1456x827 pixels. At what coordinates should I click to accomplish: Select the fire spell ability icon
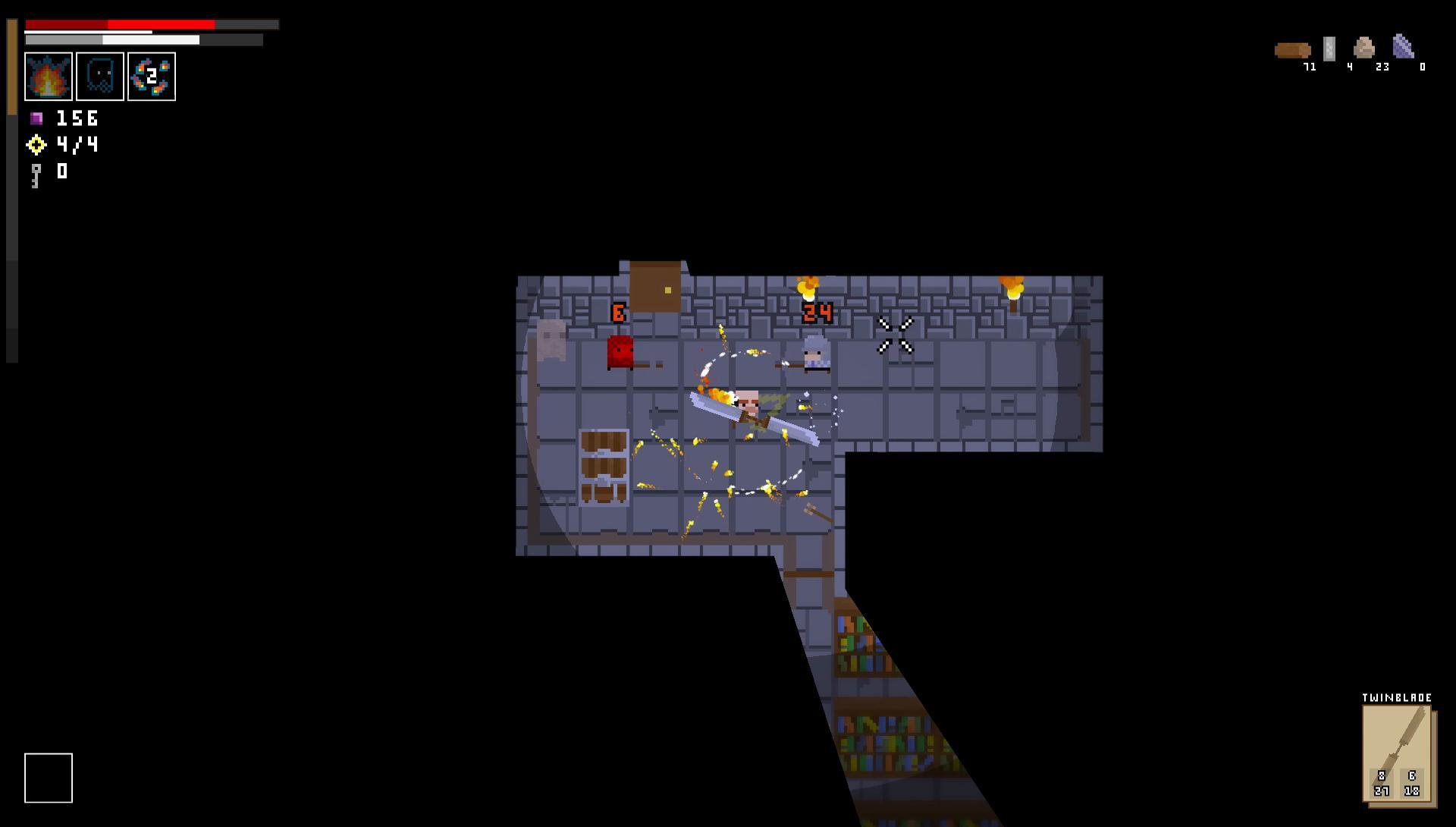[x=49, y=76]
